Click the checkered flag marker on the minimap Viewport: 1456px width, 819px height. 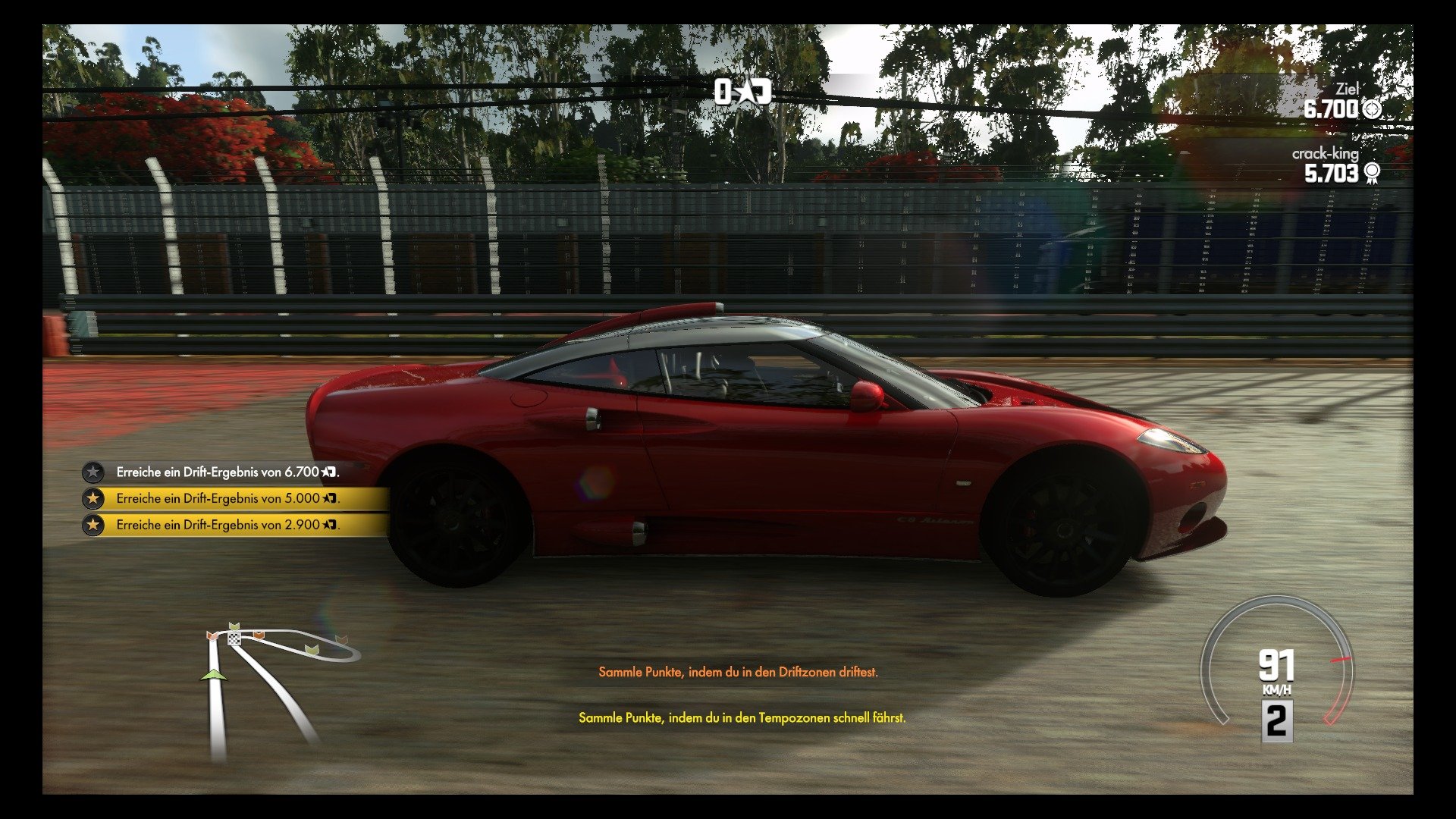pyautogui.click(x=234, y=639)
